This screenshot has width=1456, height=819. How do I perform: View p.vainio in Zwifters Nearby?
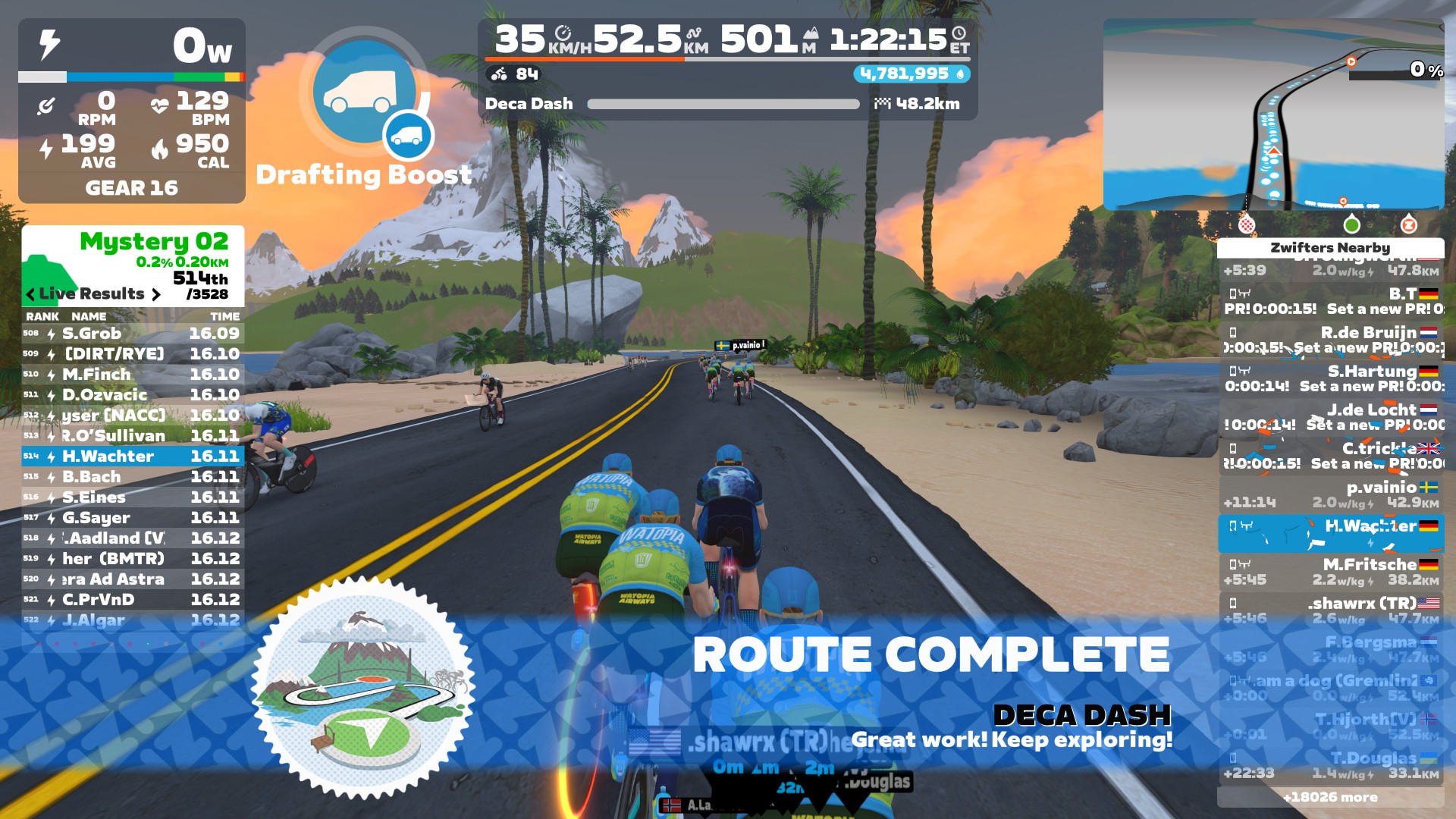1331,494
